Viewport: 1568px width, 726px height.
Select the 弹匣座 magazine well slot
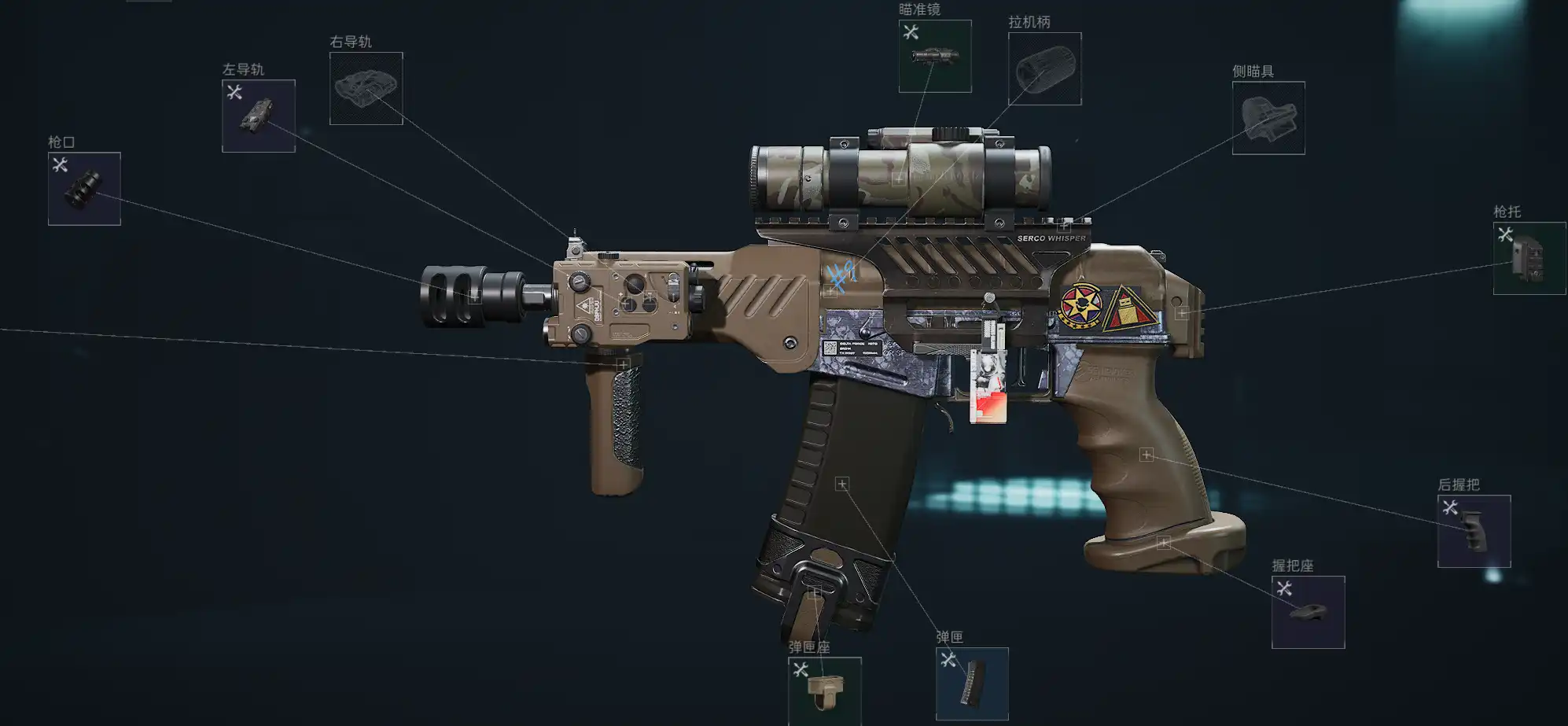824,691
